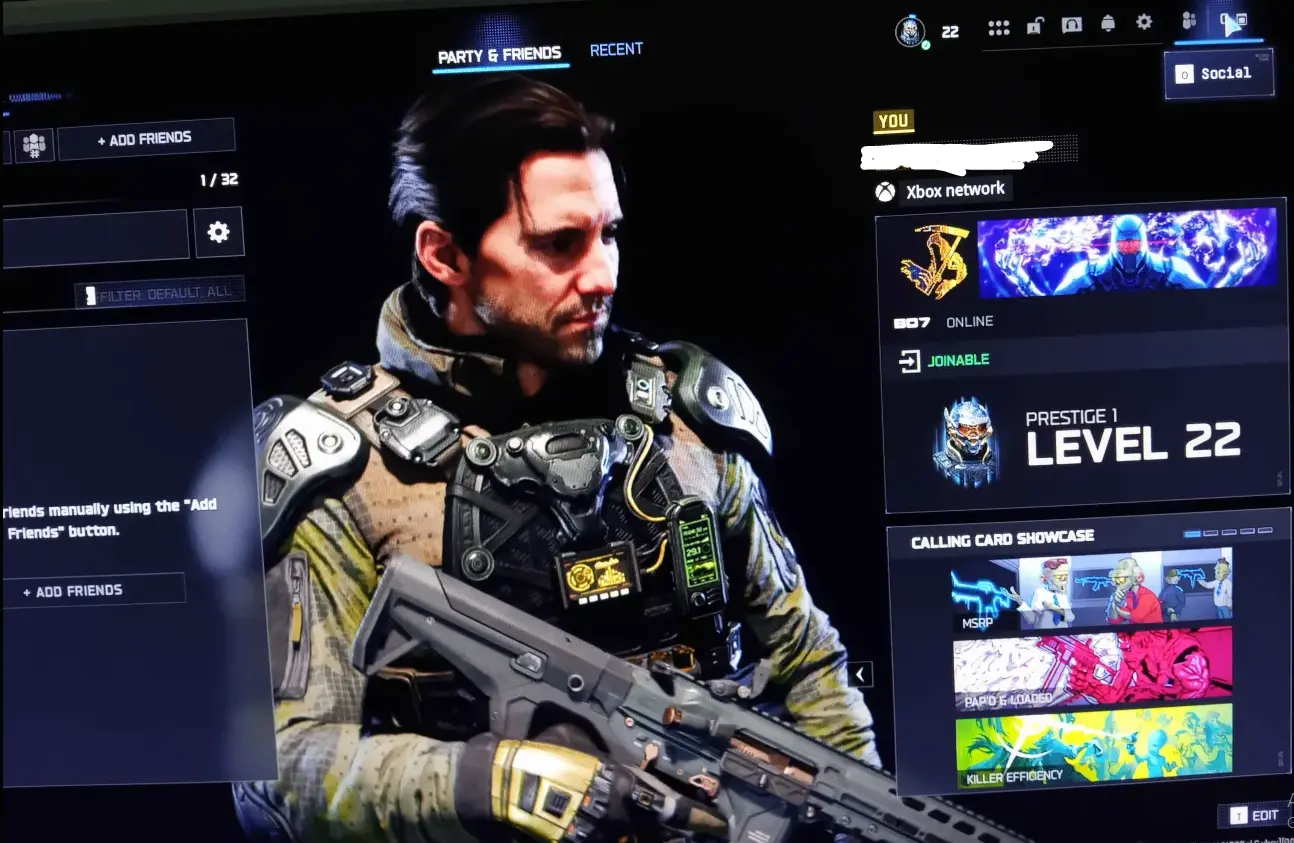Image resolution: width=1294 pixels, height=843 pixels.
Task: Collapse the player card with the chevron arrow
Action: pos(858,673)
